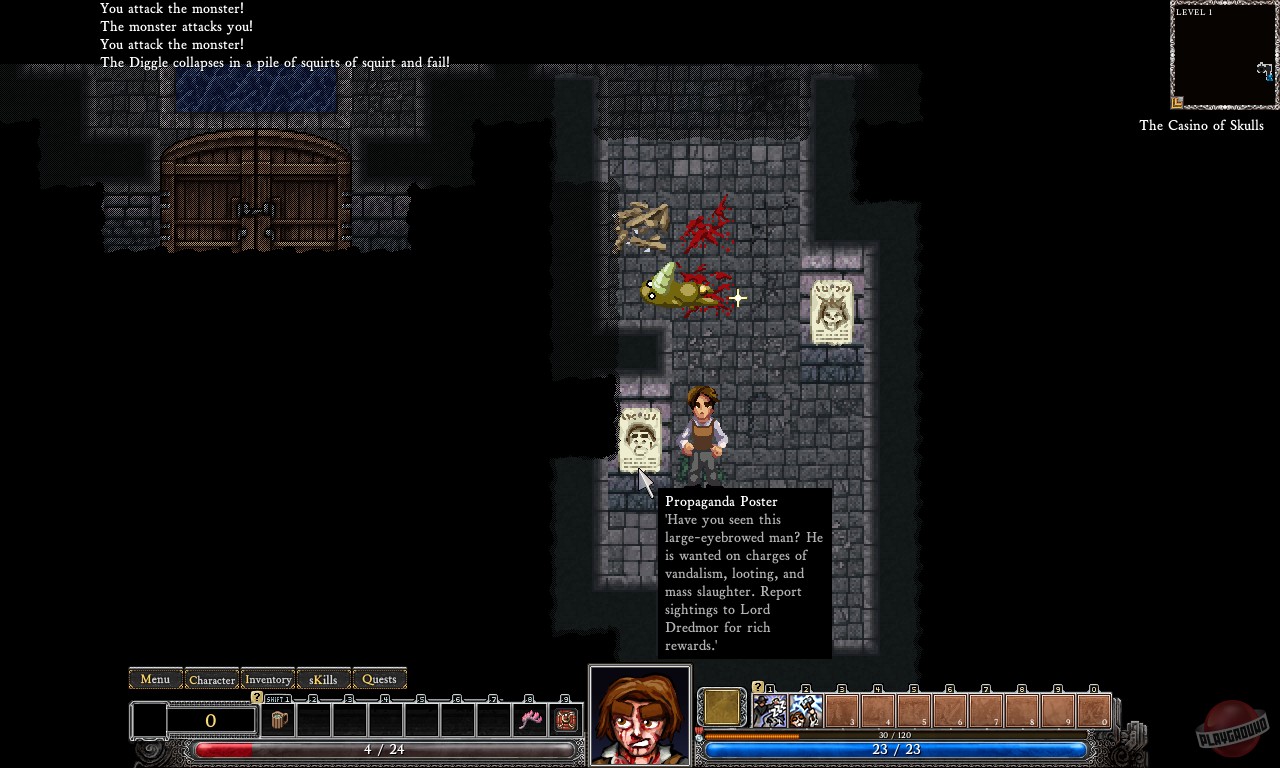Viewport: 1280px width, 768px height.
Task: Click the propaganda poster next to the hero
Action: tap(639, 440)
